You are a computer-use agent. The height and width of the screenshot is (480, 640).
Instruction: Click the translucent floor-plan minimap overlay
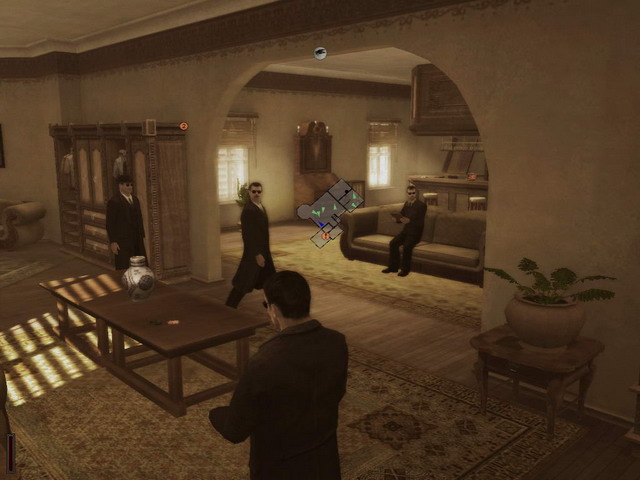[330, 212]
